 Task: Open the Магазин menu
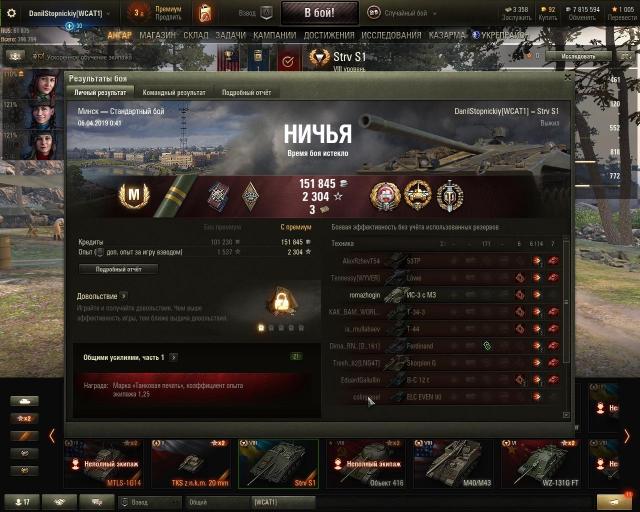[x=158, y=36]
